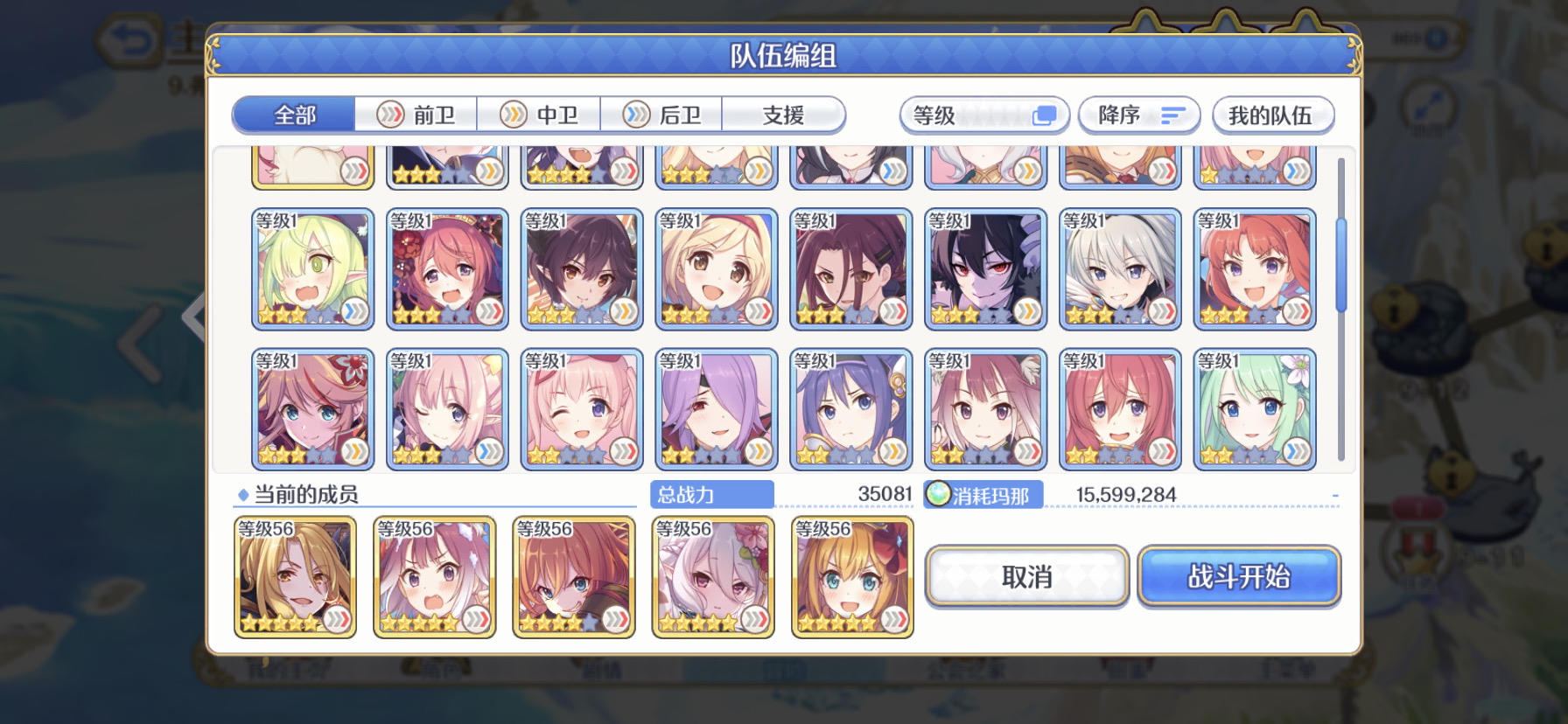Click the mana gem icon beside 消耗玛那
Viewport: 1568px width, 724px height.
coord(939,494)
